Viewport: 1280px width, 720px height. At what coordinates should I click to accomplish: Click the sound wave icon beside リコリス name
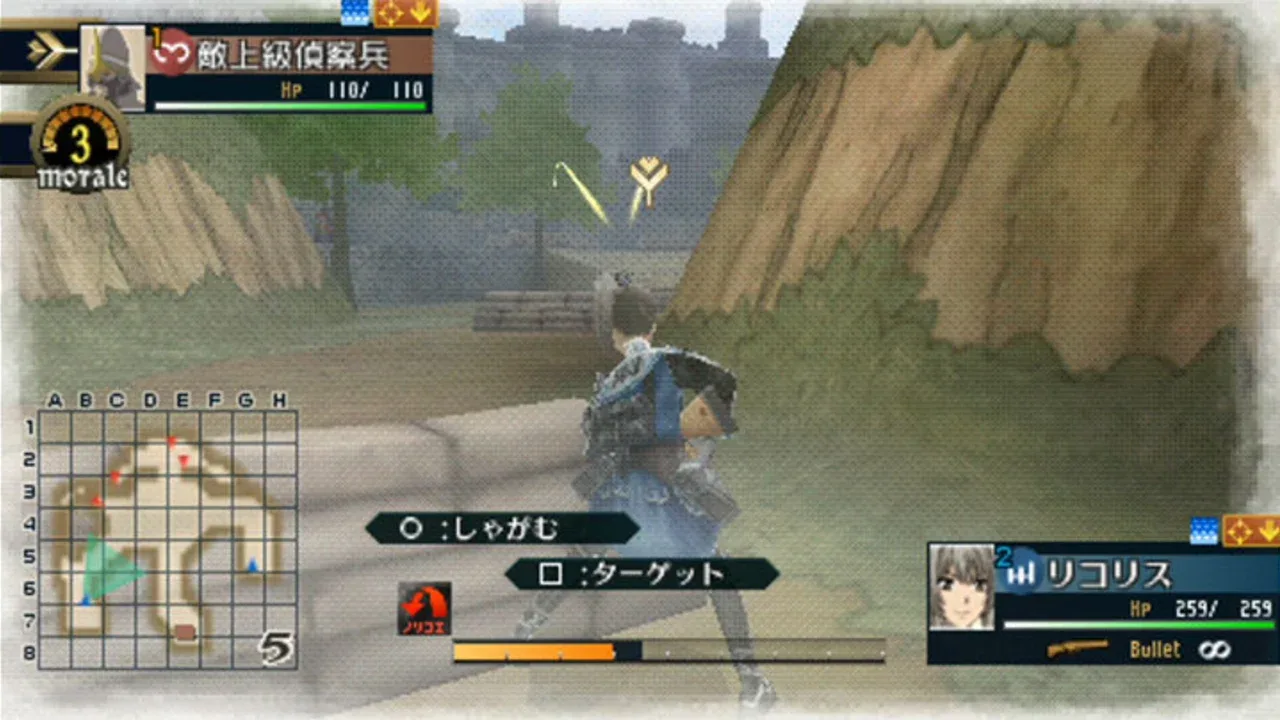pyautogui.click(x=1024, y=574)
